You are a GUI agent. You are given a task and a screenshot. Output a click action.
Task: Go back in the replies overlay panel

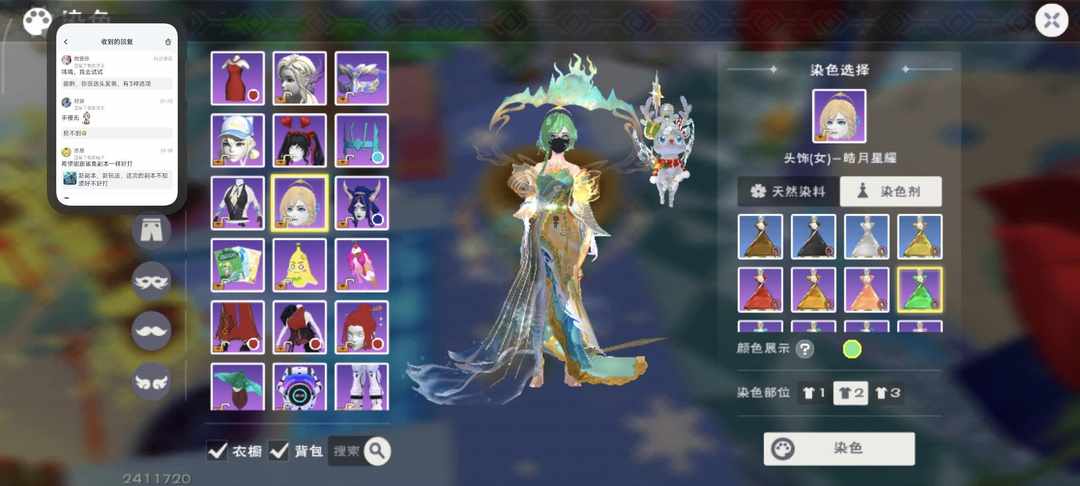(x=66, y=42)
